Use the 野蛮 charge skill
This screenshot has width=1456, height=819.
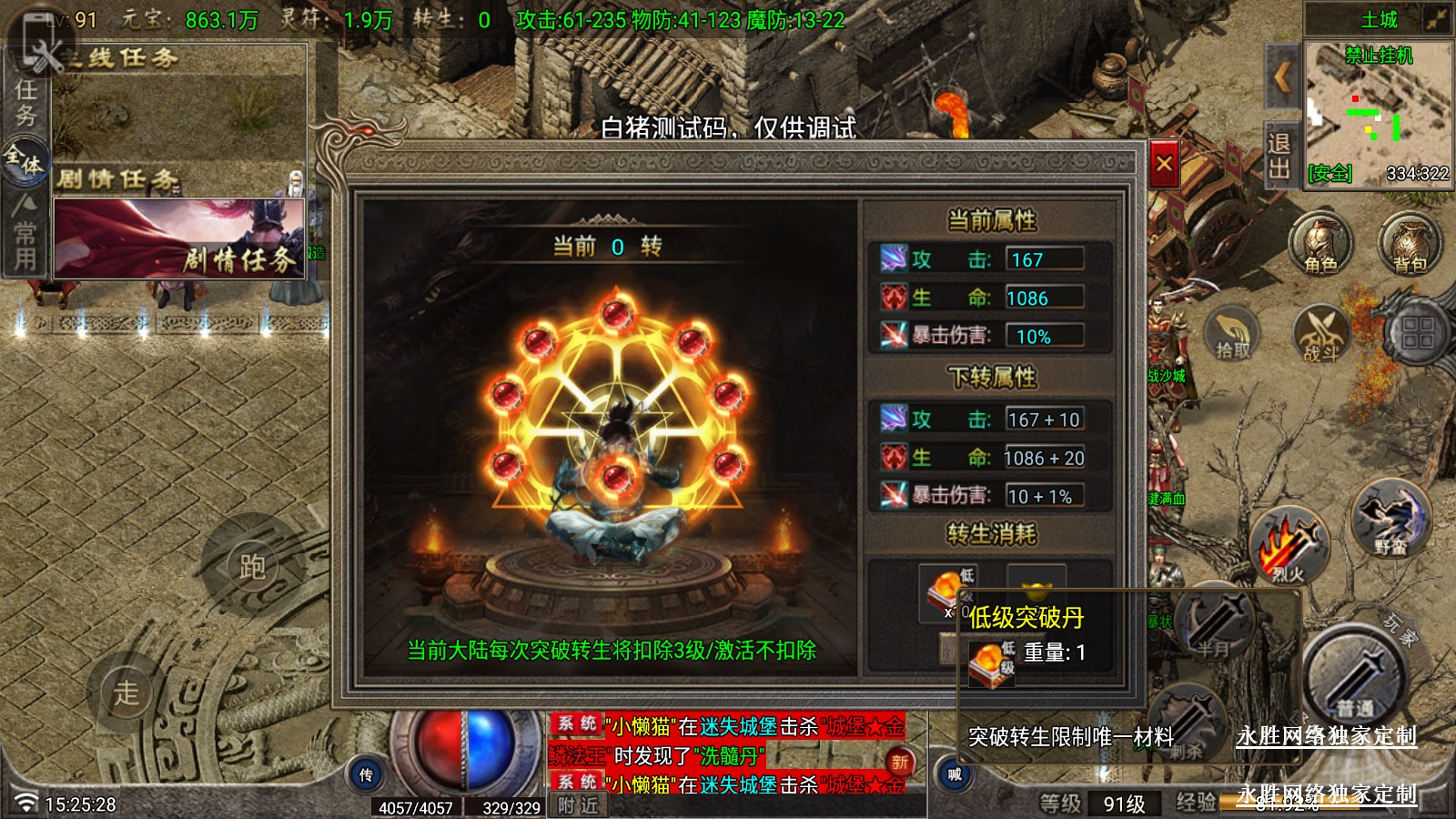(x=1390, y=521)
